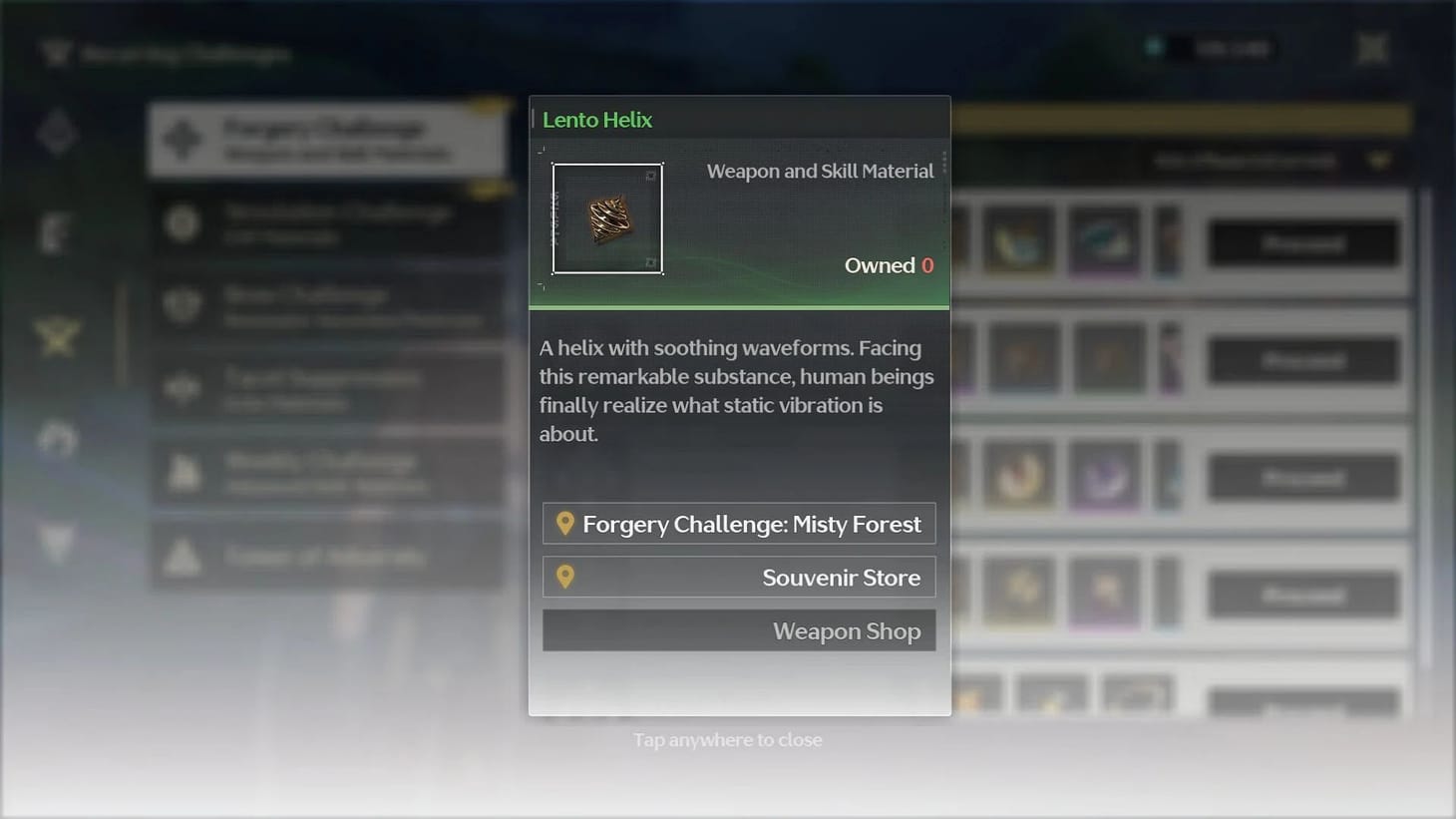The image size is (1456, 819).
Task: Toggle the funnel filter icon near the title
Action: [57, 53]
